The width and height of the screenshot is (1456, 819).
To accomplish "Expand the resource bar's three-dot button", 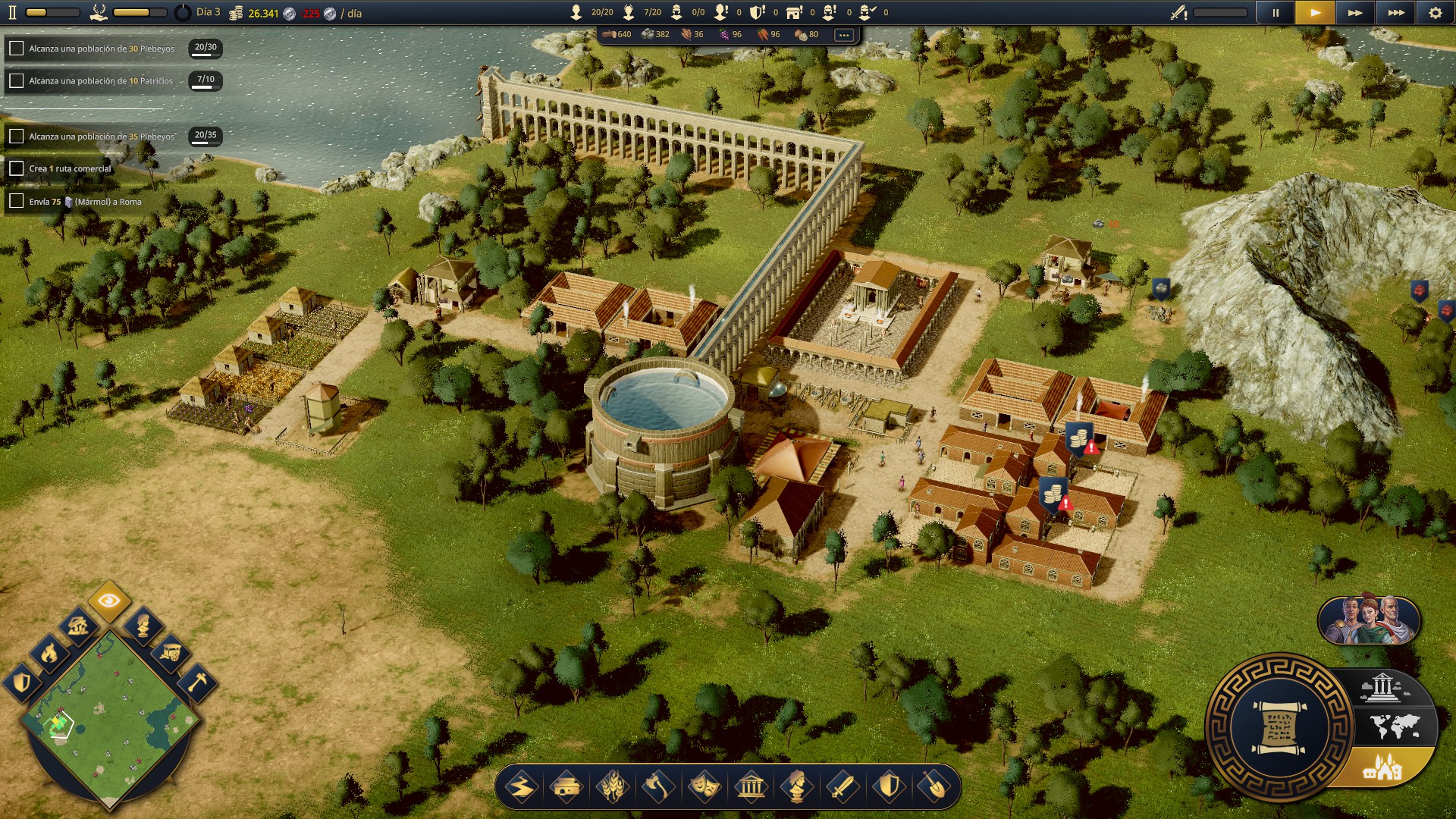I will pyautogui.click(x=843, y=35).
